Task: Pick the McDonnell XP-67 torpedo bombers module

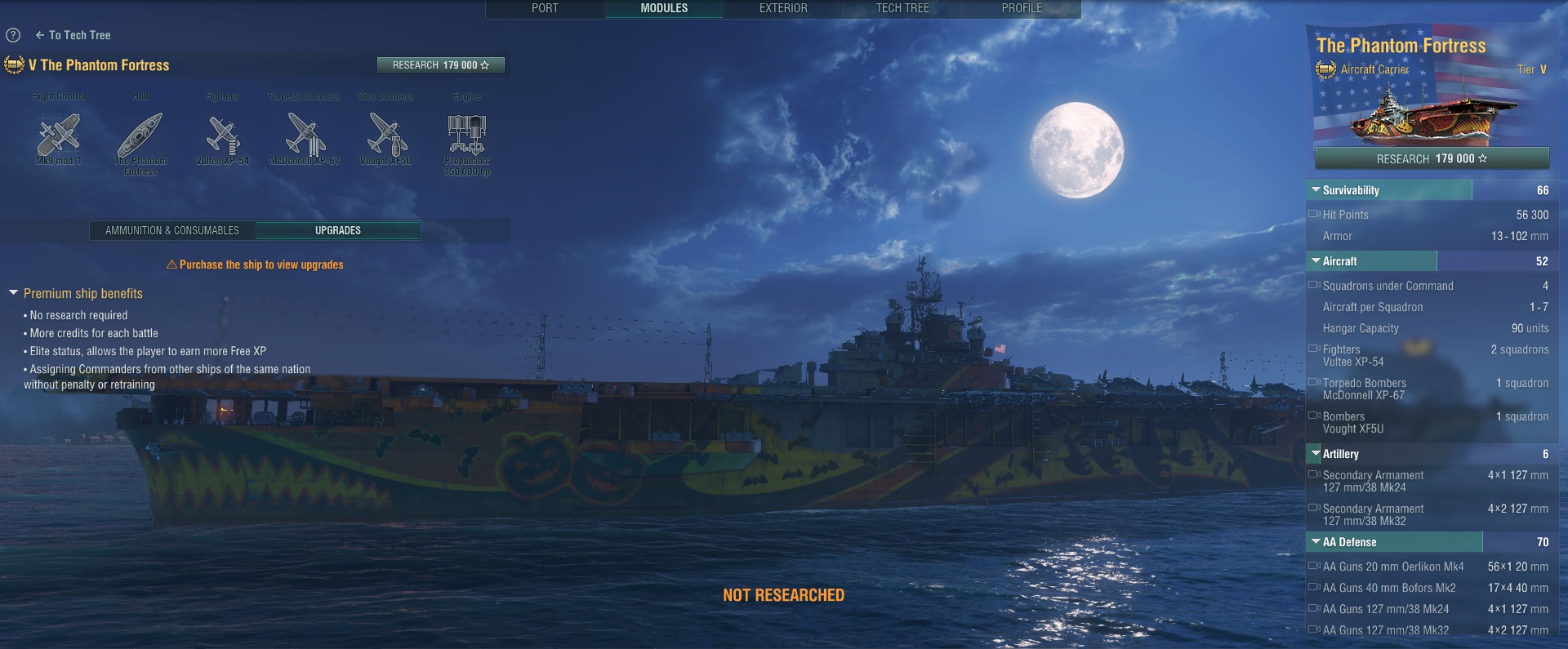Action: 304,136
